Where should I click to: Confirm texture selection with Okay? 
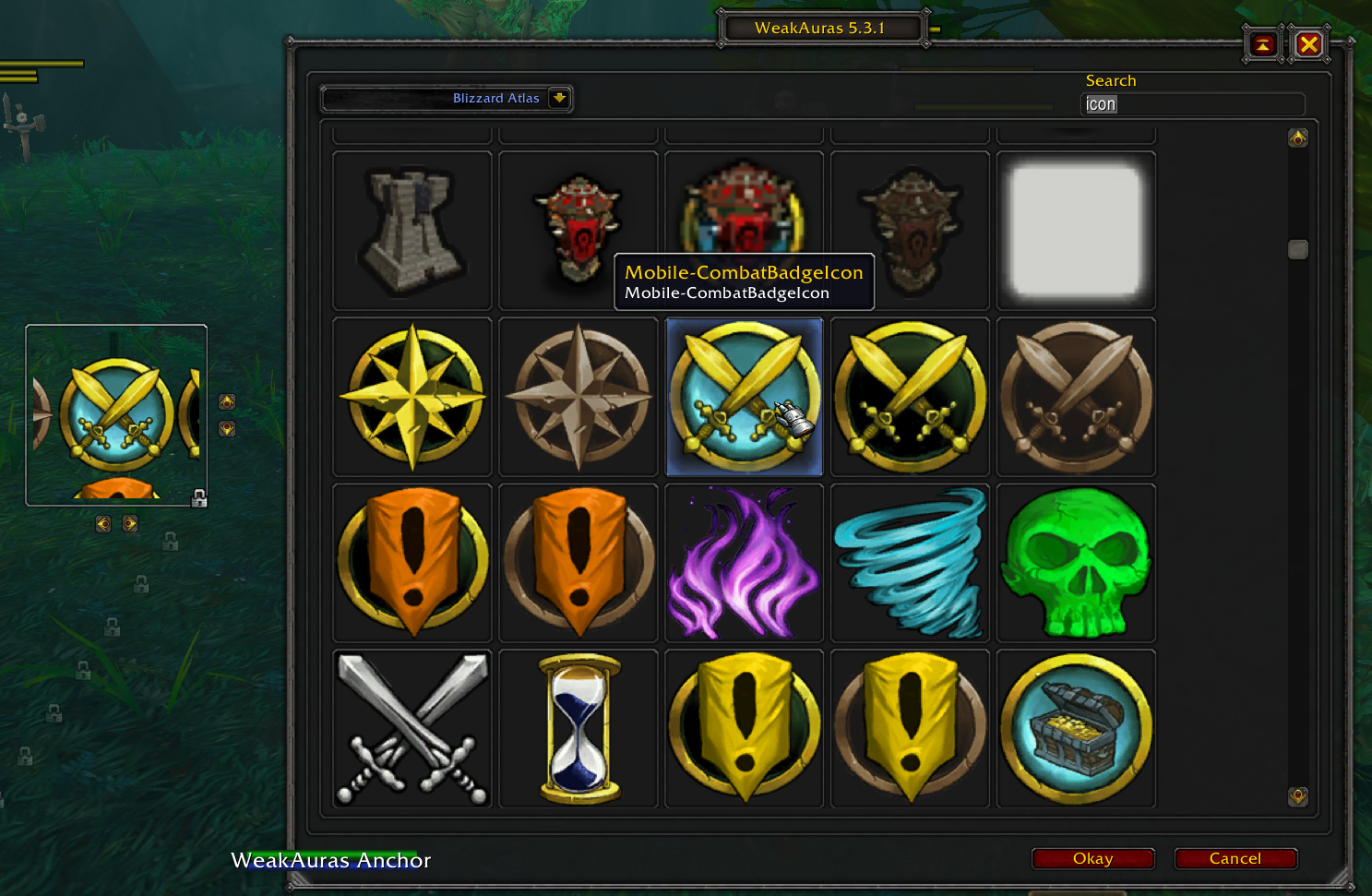click(x=1092, y=858)
